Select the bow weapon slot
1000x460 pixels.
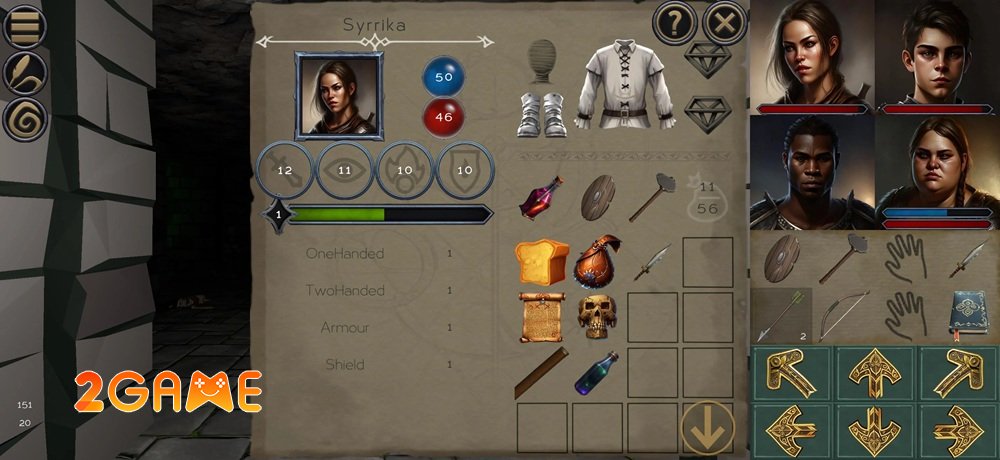pyautogui.click(x=844, y=315)
